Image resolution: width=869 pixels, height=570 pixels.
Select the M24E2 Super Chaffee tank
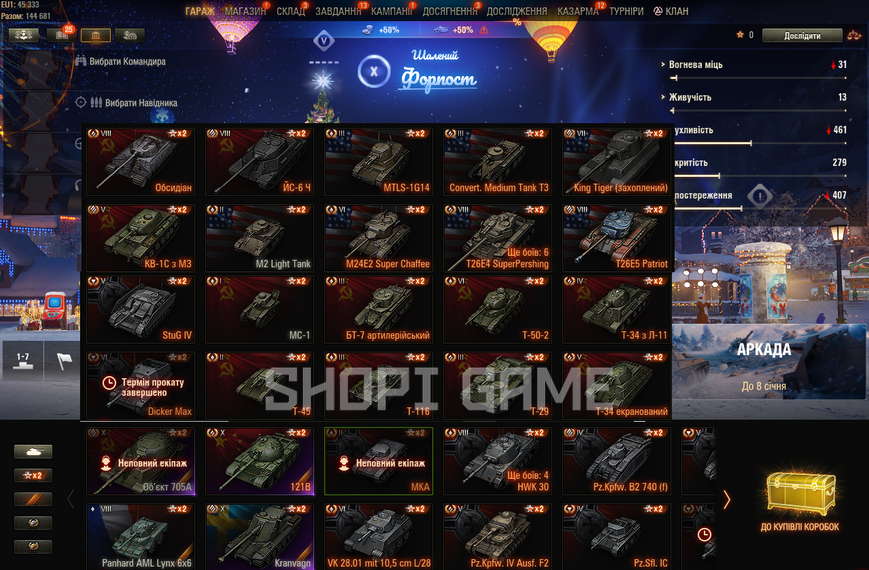pyautogui.click(x=378, y=237)
